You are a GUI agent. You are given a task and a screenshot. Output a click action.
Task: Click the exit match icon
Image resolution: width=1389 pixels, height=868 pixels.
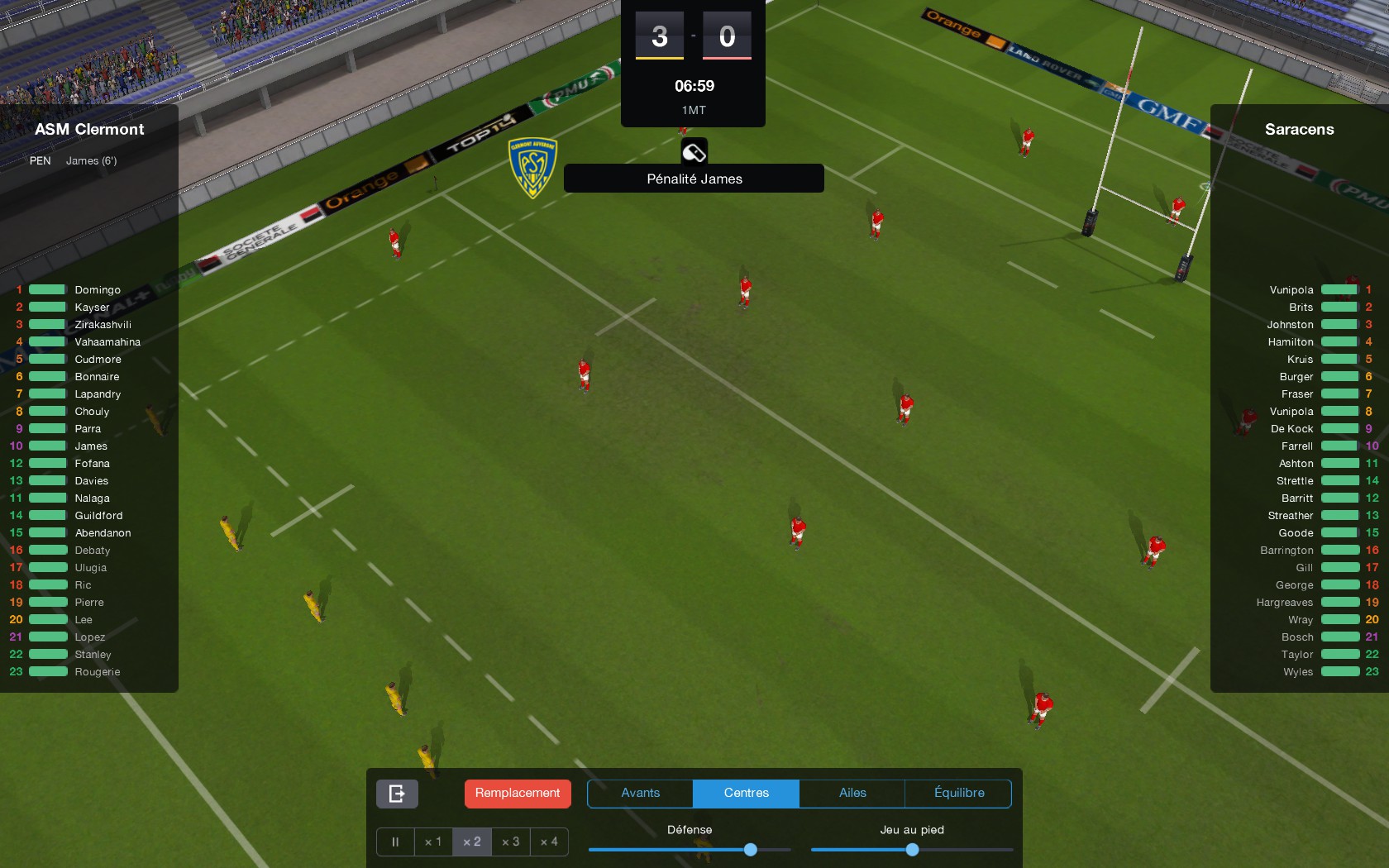pyautogui.click(x=397, y=794)
